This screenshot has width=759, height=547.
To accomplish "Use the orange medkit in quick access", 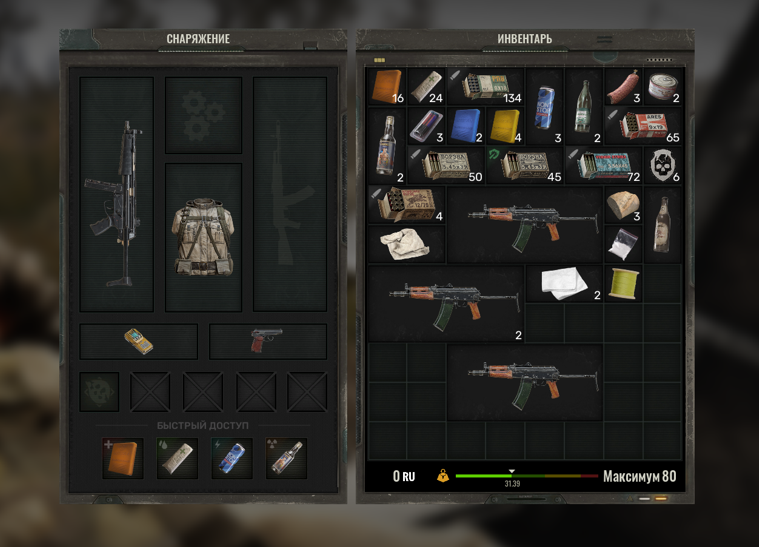I will (123, 457).
